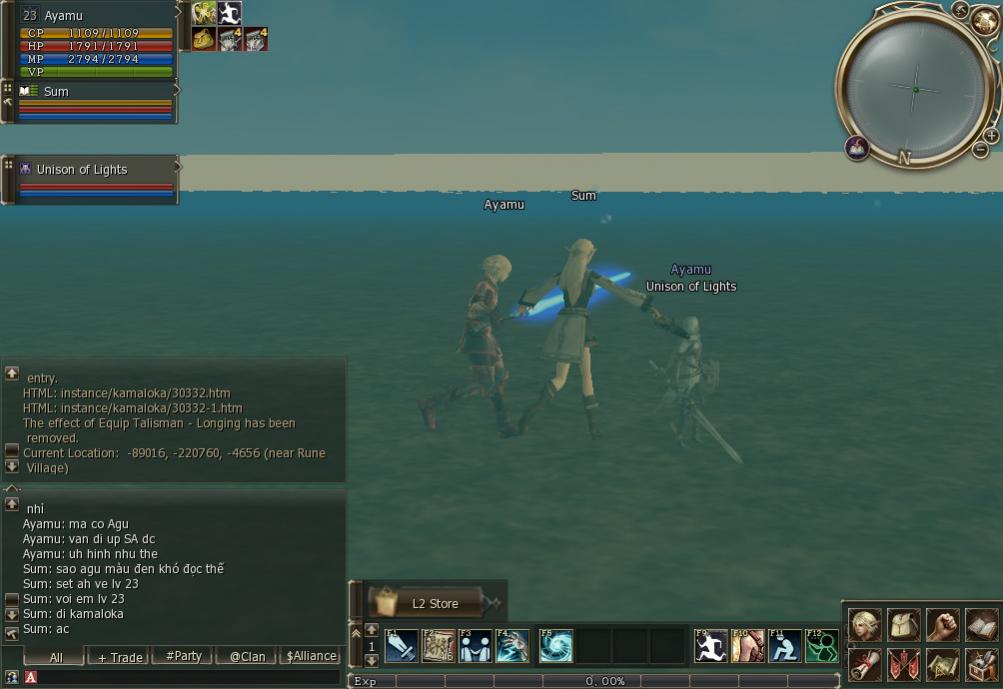1003x689 pixels.
Task: Use the F3 two-figures action
Action: point(475,646)
